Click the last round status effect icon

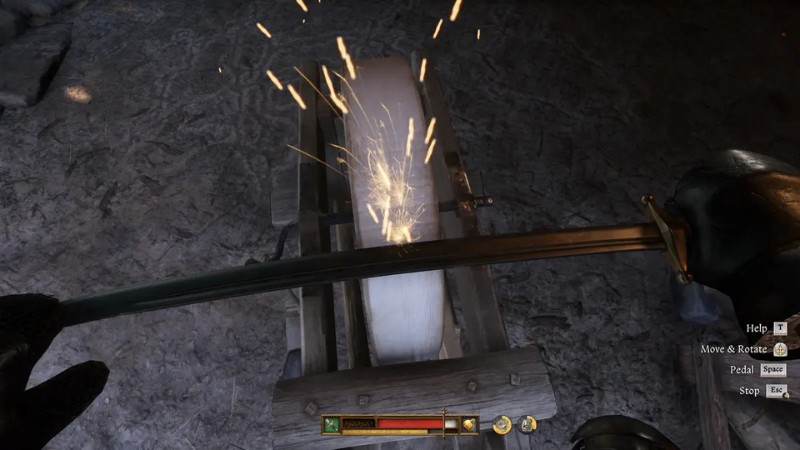point(527,424)
